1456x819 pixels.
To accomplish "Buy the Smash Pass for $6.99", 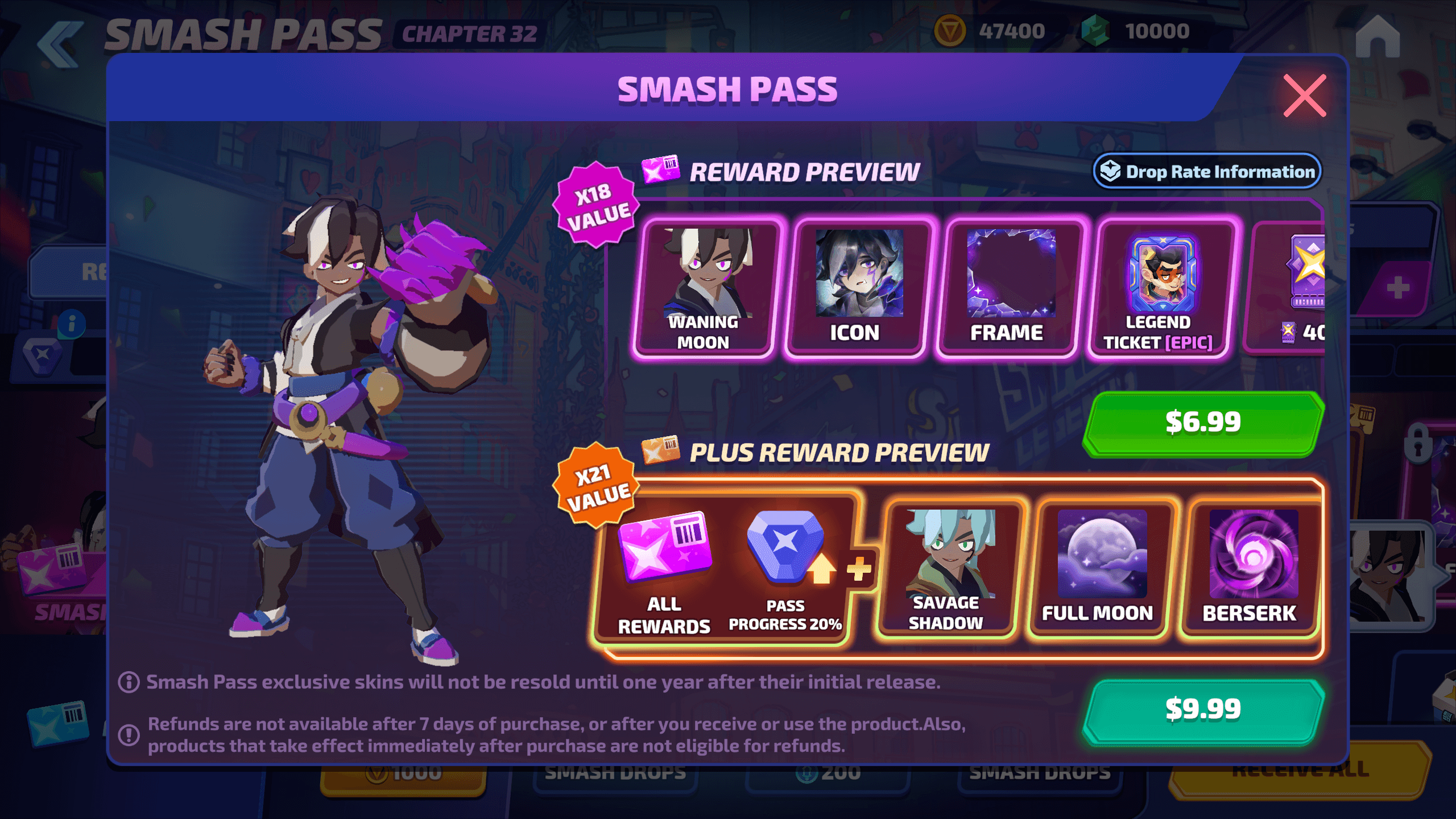I will pyautogui.click(x=1203, y=423).
